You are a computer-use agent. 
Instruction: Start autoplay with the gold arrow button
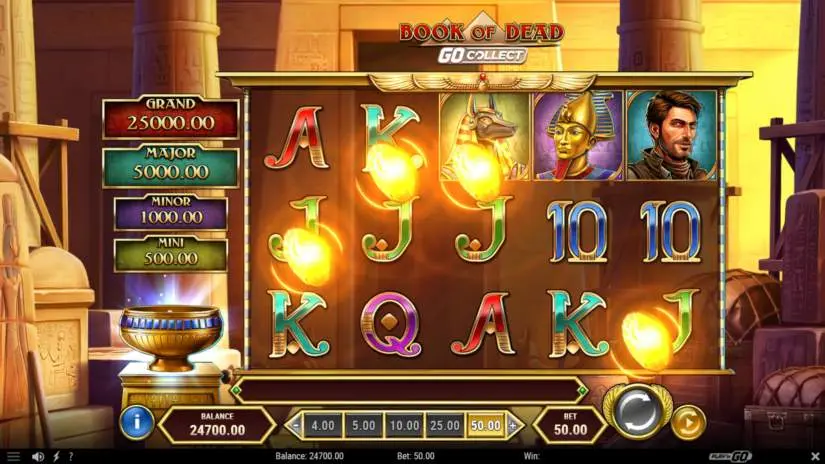click(x=687, y=422)
